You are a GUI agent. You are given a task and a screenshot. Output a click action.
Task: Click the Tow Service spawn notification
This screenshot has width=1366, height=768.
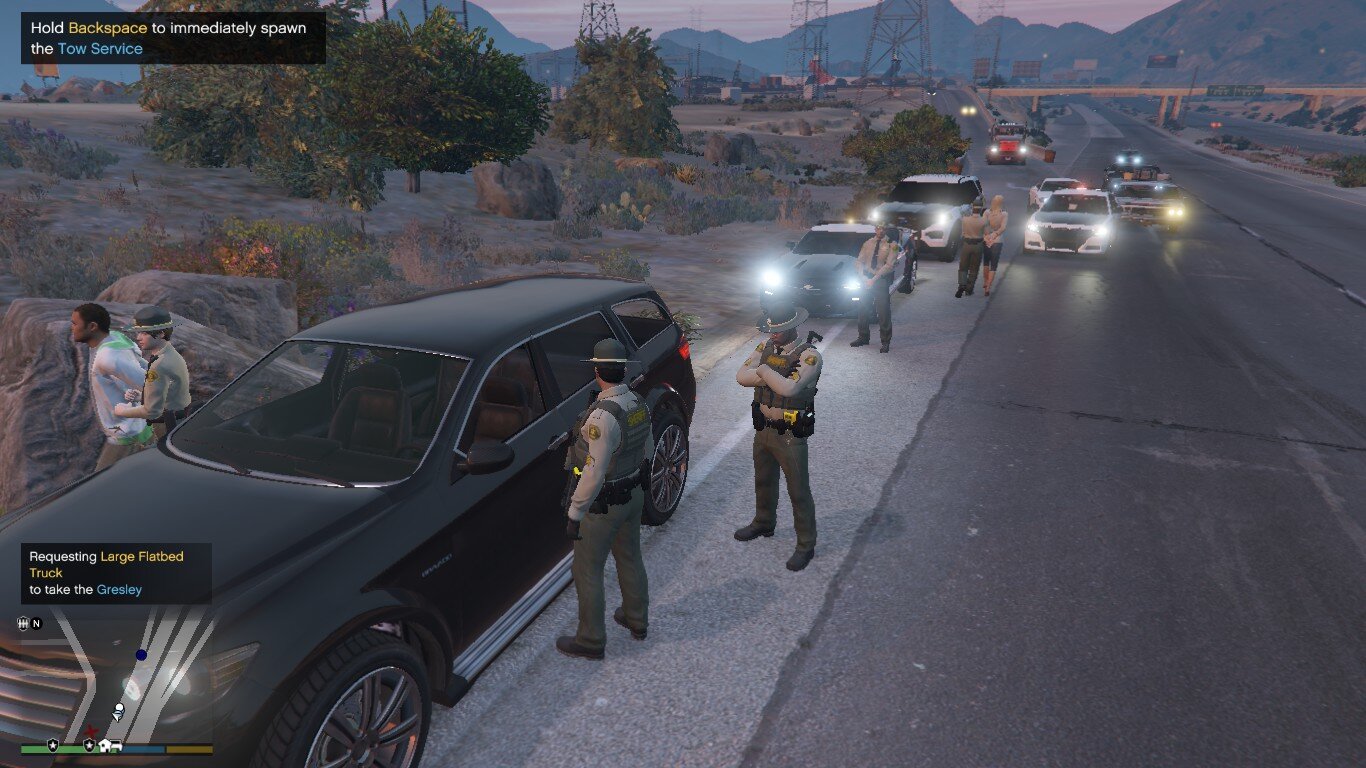coord(173,38)
